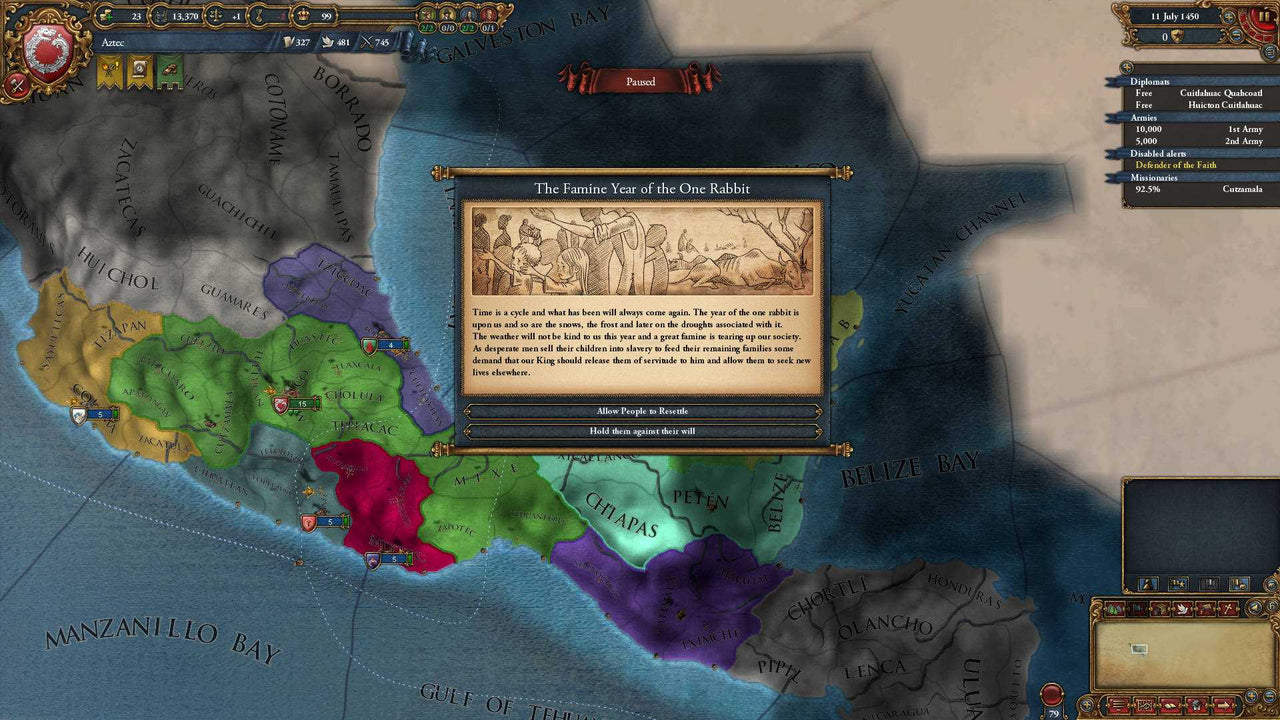This screenshot has height=720, width=1280.
Task: Click the outliner filter plus toggle
Action: coord(1126,68)
